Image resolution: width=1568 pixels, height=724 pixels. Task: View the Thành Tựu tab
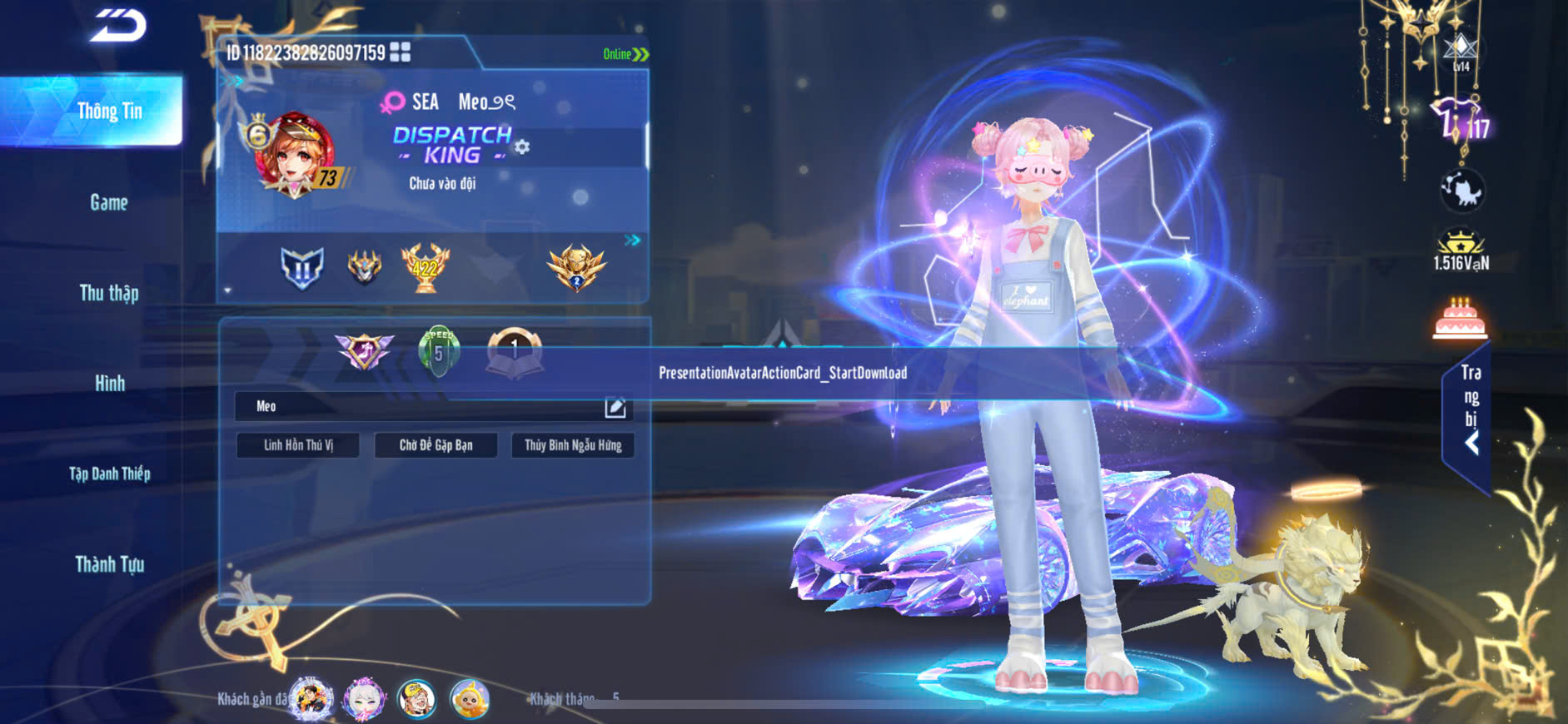tap(109, 564)
